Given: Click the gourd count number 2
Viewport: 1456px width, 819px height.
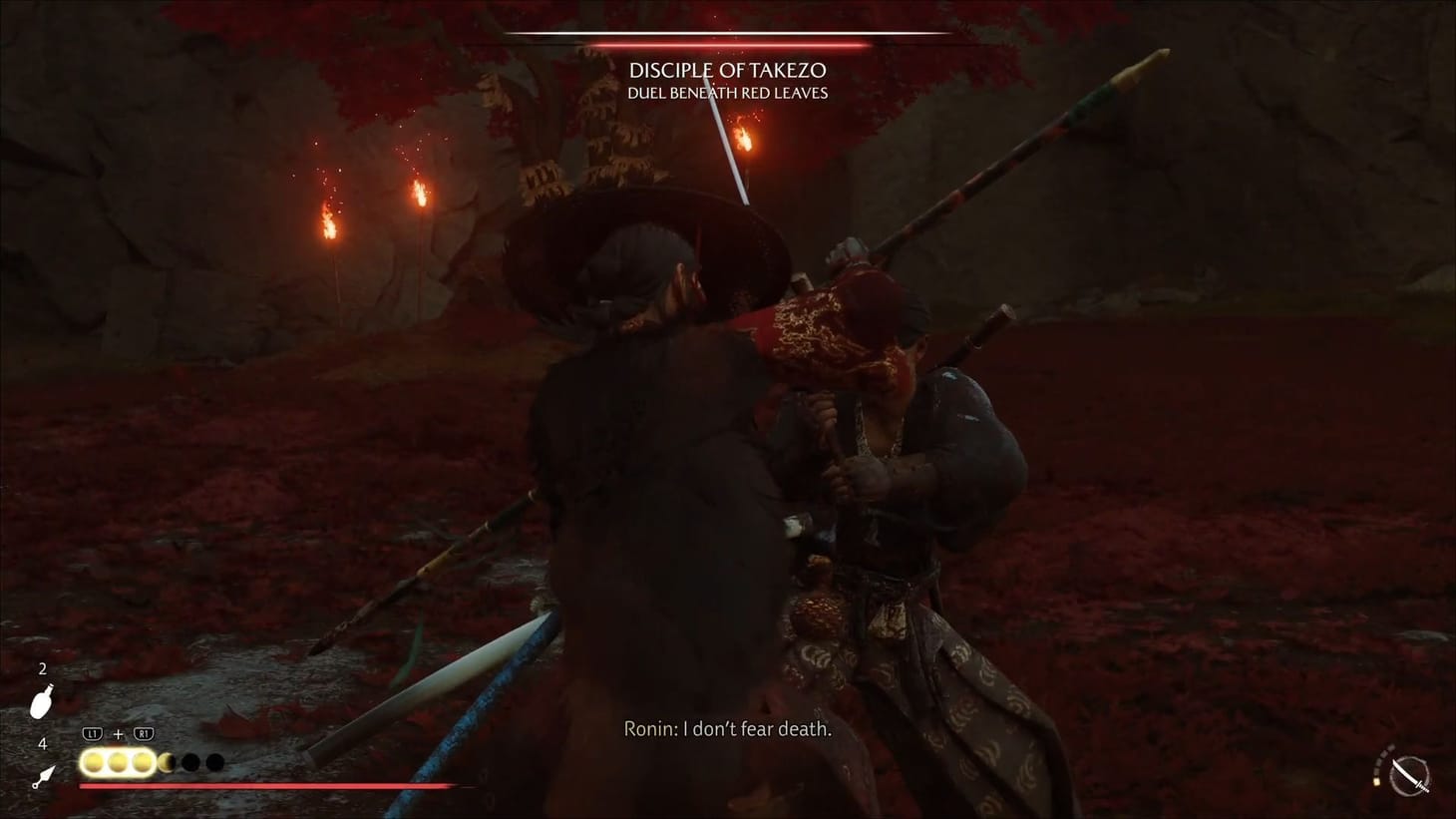Looking at the screenshot, I should point(41,669).
